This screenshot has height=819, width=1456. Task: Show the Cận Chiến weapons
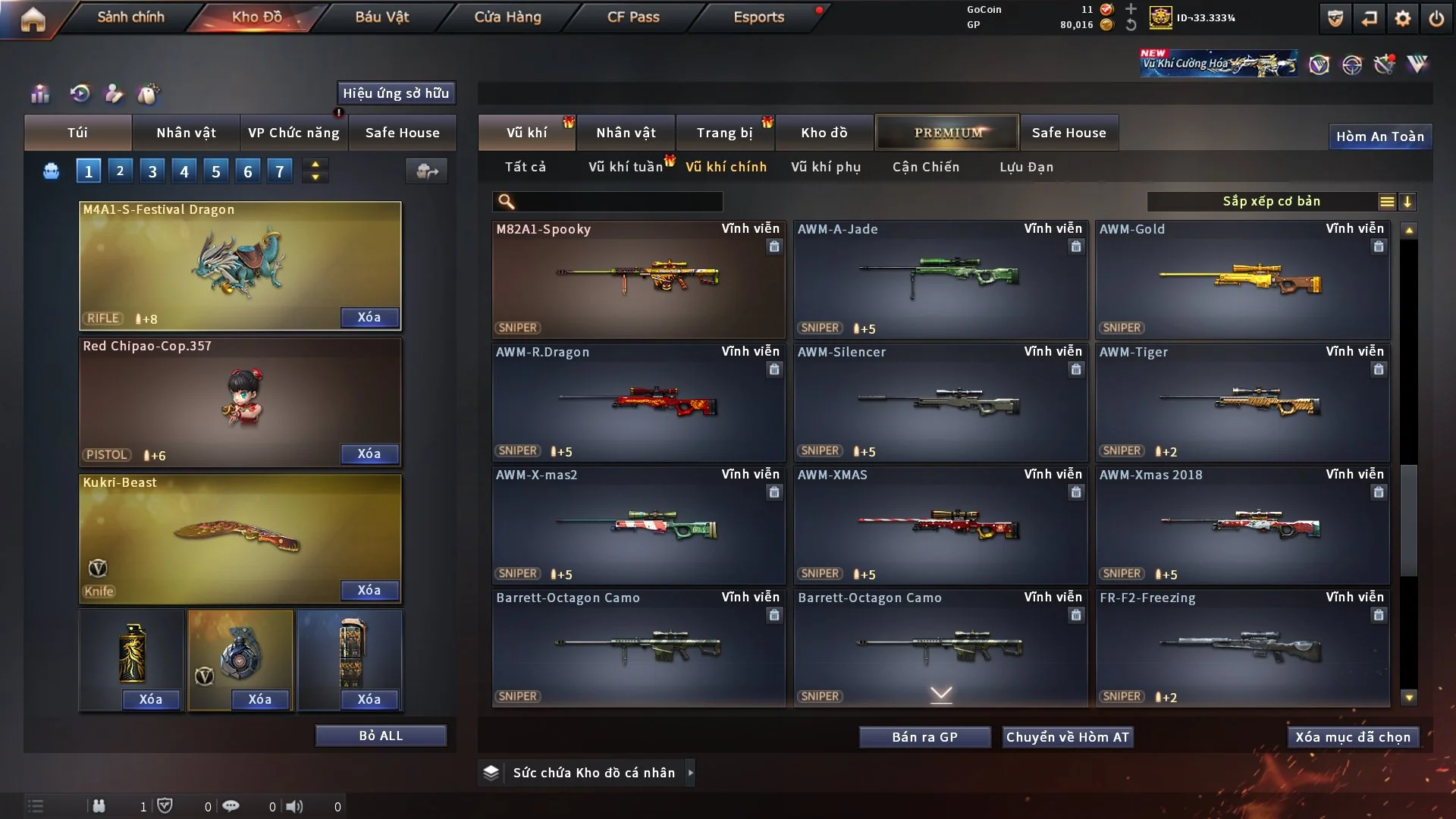(925, 167)
